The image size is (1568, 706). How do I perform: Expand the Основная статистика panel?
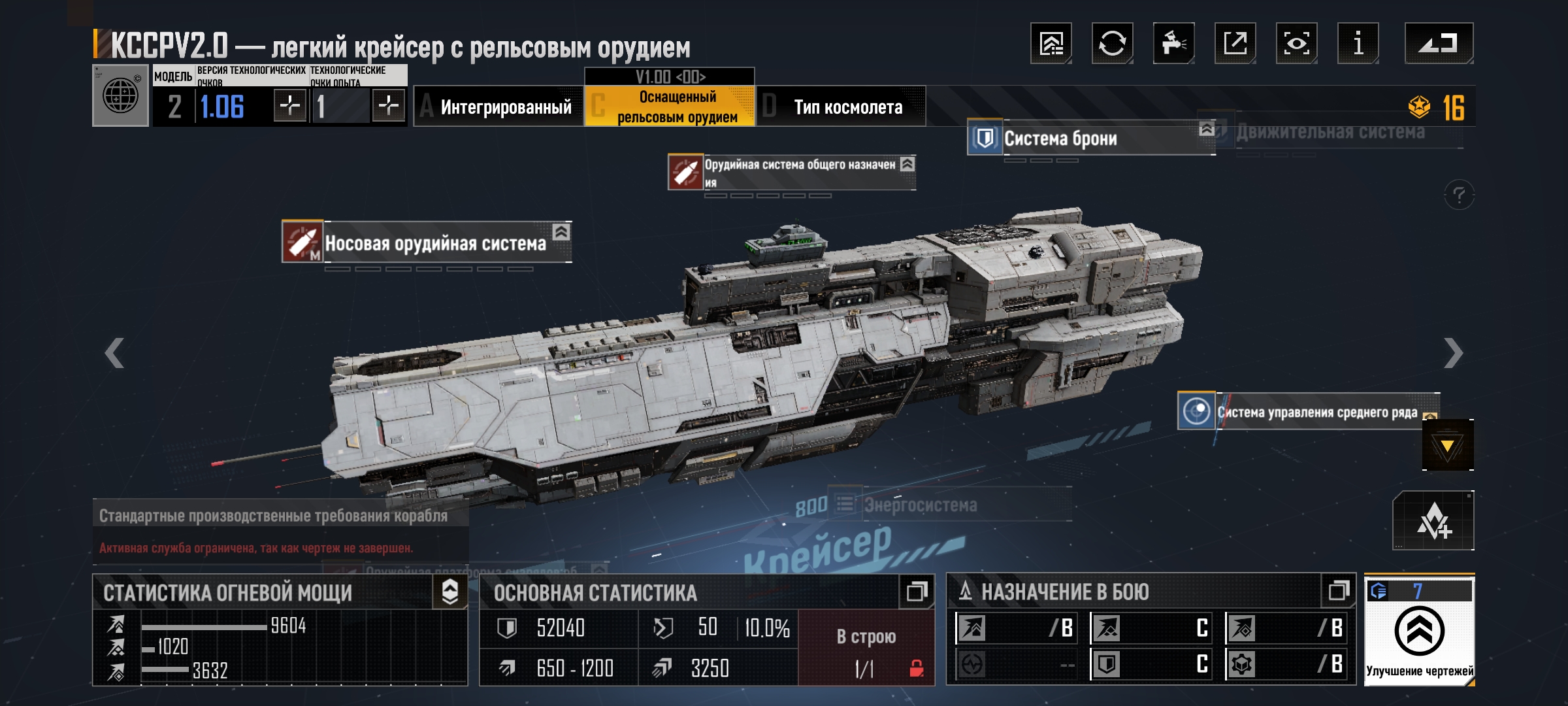click(917, 592)
